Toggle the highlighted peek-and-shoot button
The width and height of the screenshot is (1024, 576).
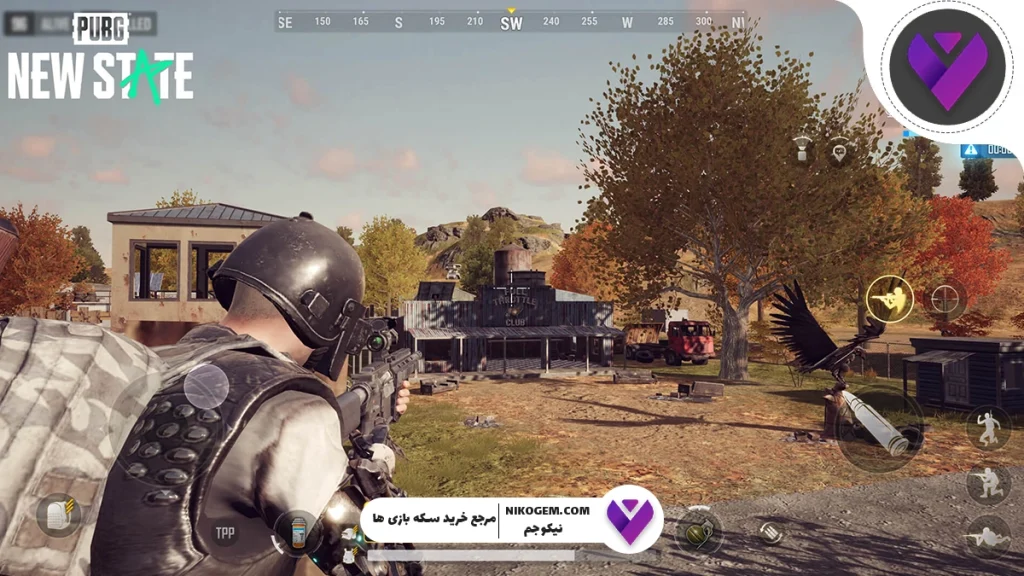889,298
